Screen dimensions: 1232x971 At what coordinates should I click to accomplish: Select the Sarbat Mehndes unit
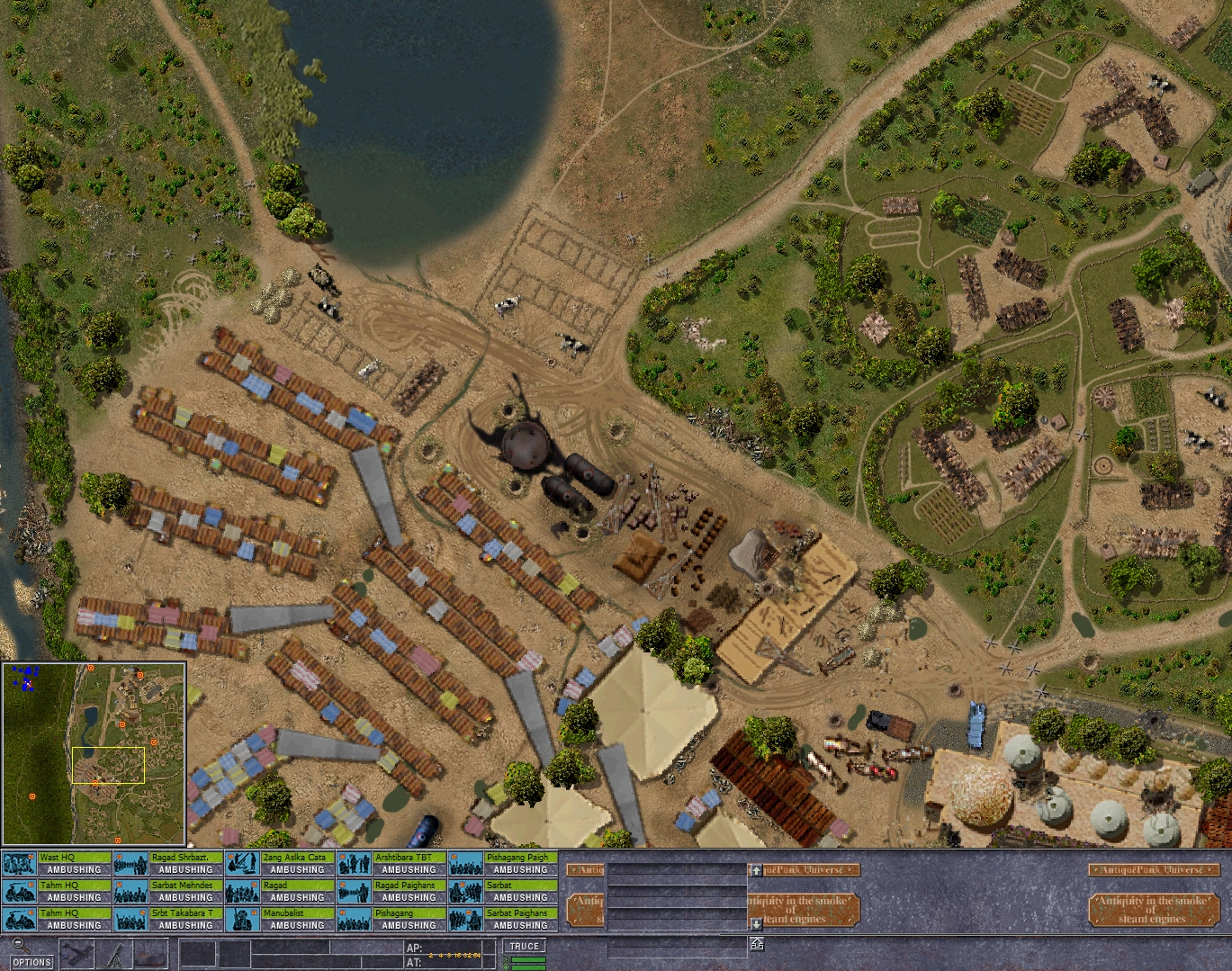click(168, 892)
